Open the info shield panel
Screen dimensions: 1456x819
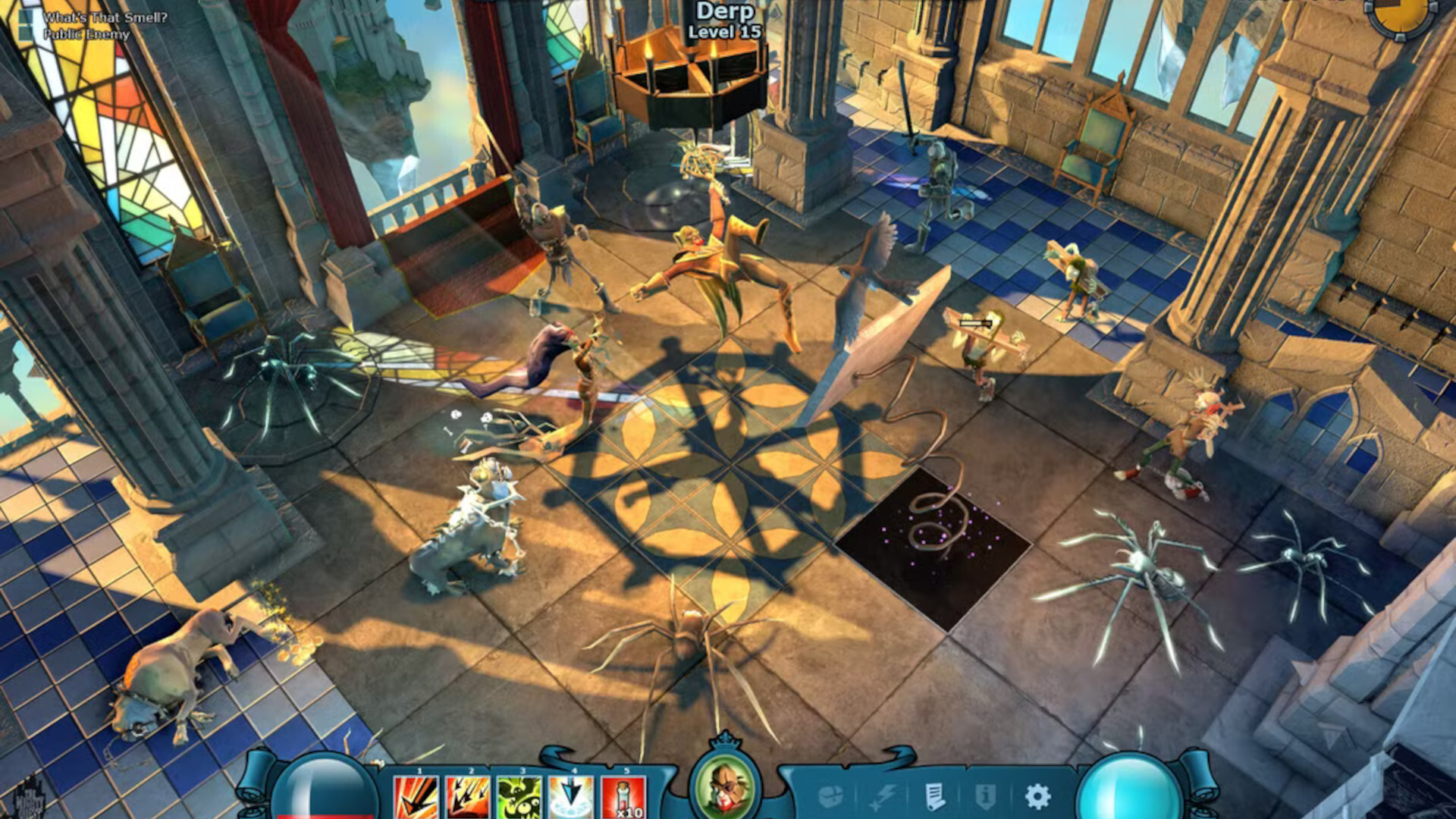tap(986, 796)
